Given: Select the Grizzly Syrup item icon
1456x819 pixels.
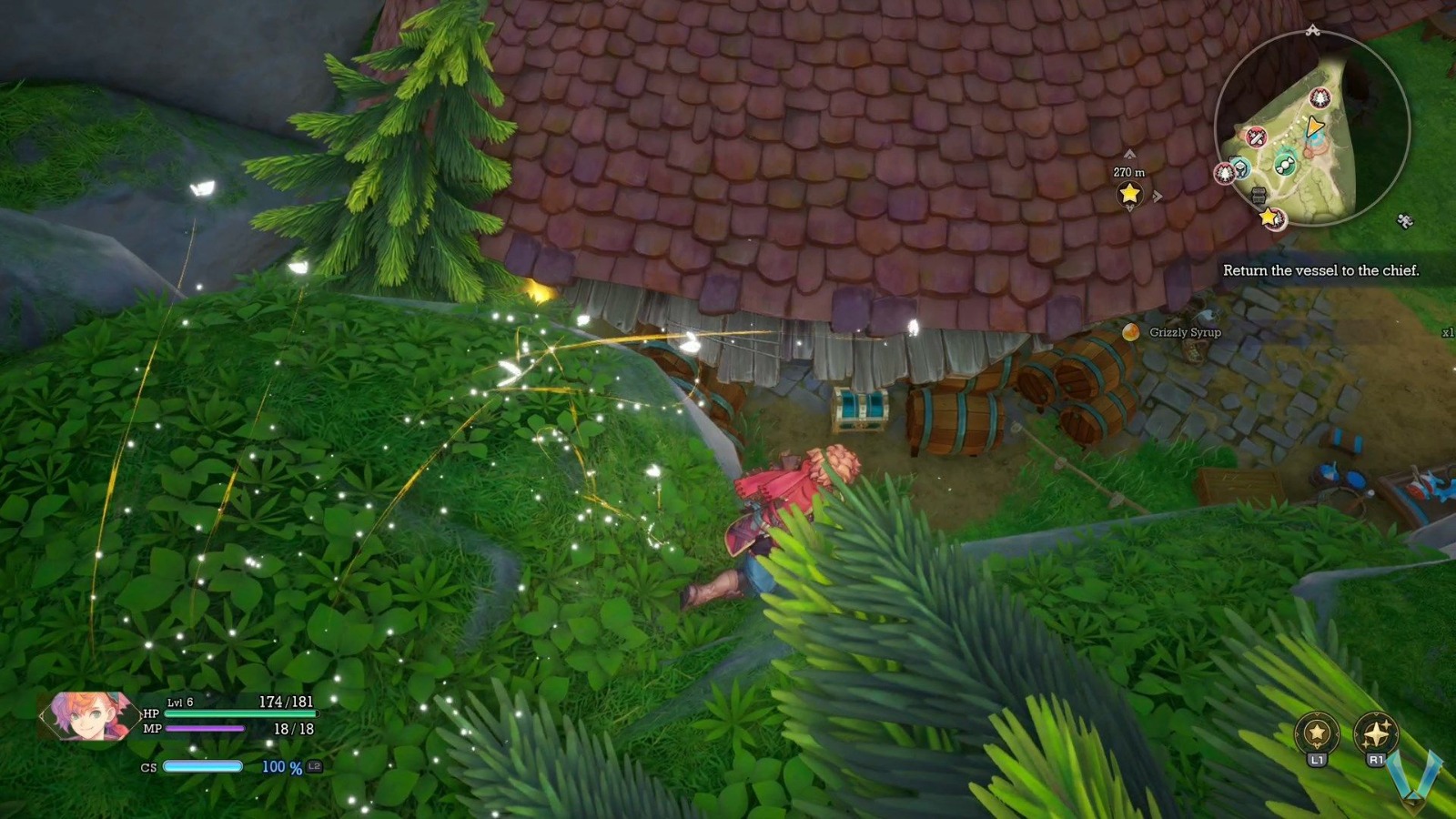Looking at the screenshot, I should pos(1132,334).
